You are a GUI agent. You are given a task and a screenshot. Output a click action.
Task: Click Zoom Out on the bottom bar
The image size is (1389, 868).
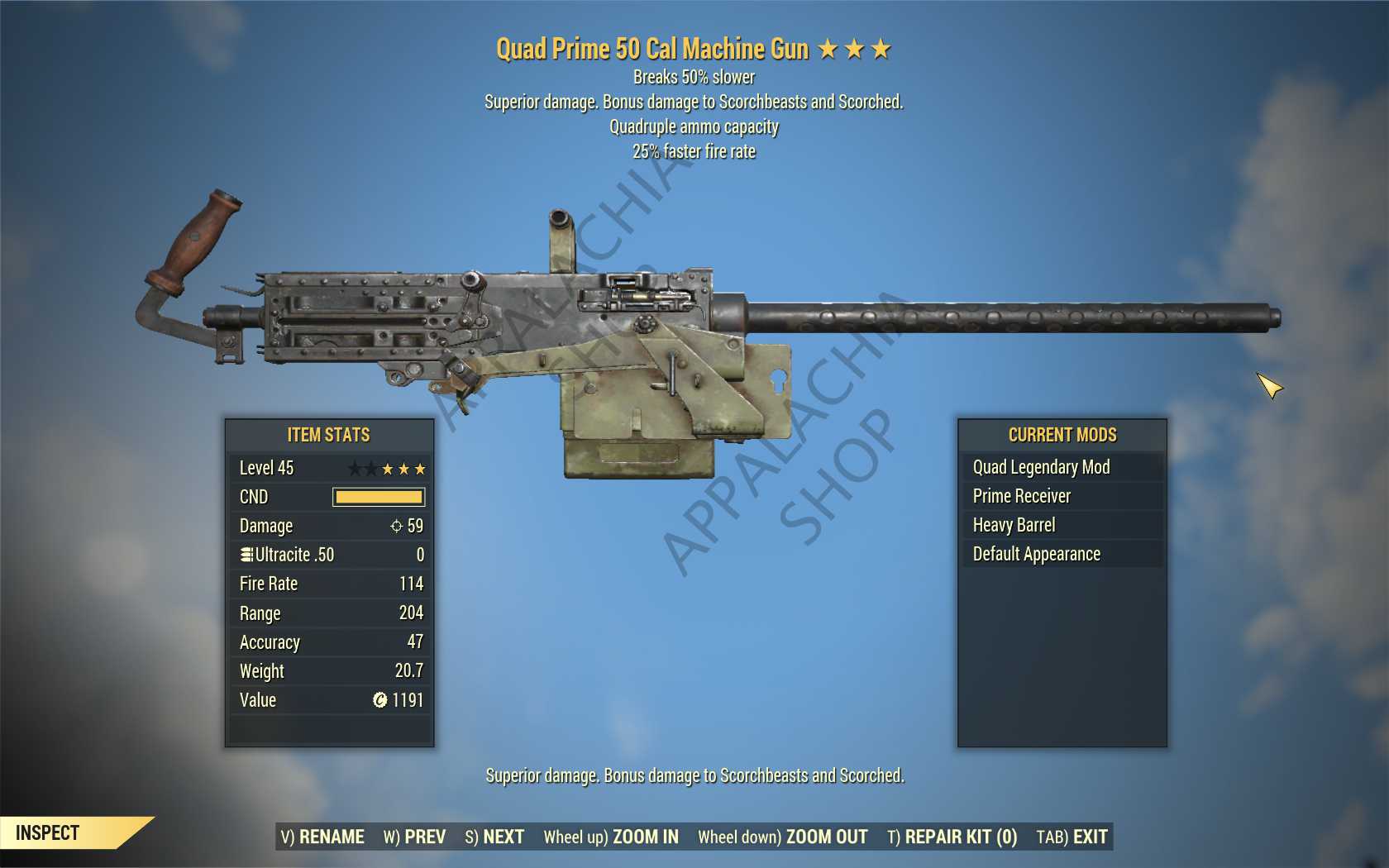tap(782, 837)
